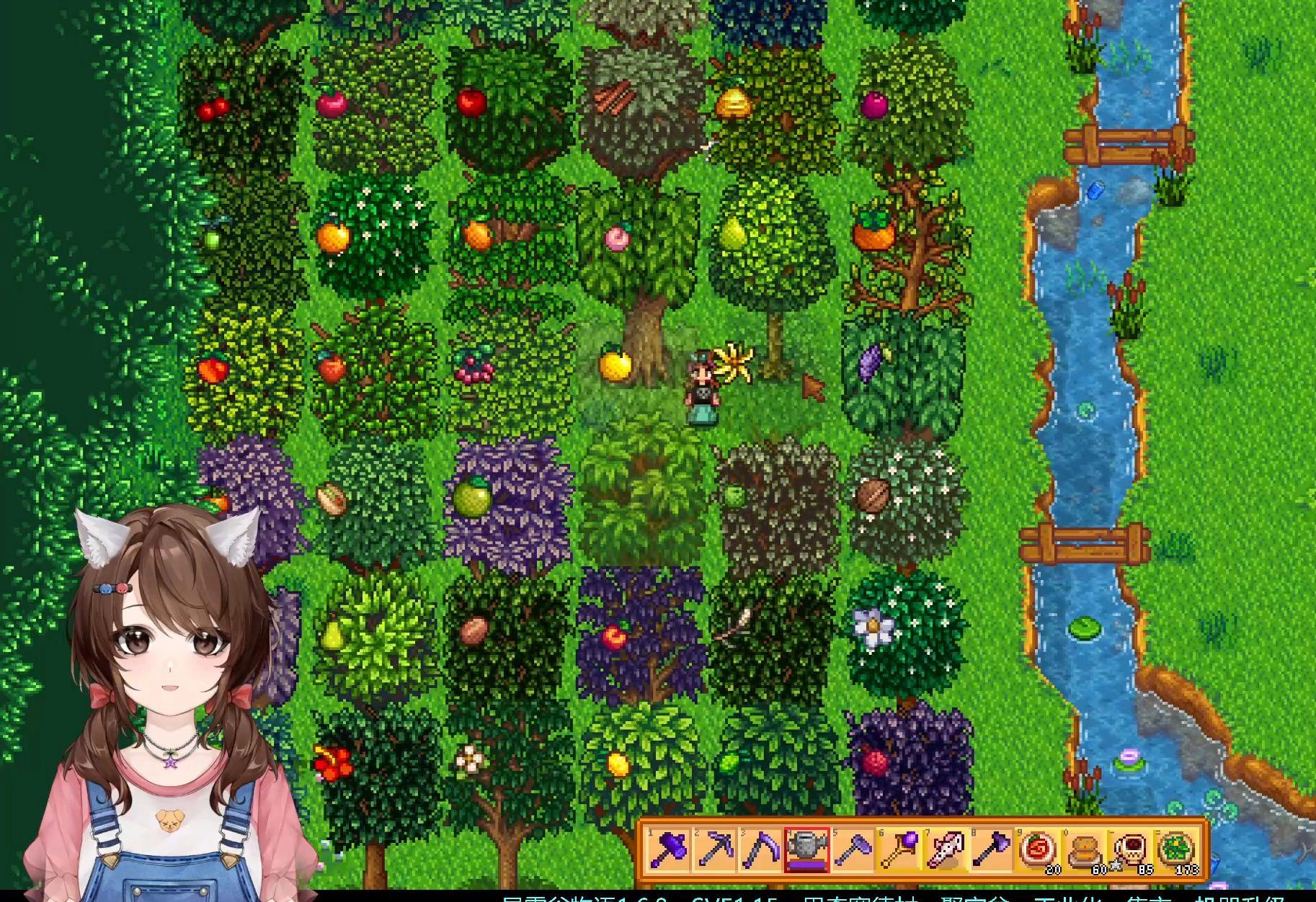1316x902 pixels.
Task: Equip the purple pickaxe
Action: point(713,850)
